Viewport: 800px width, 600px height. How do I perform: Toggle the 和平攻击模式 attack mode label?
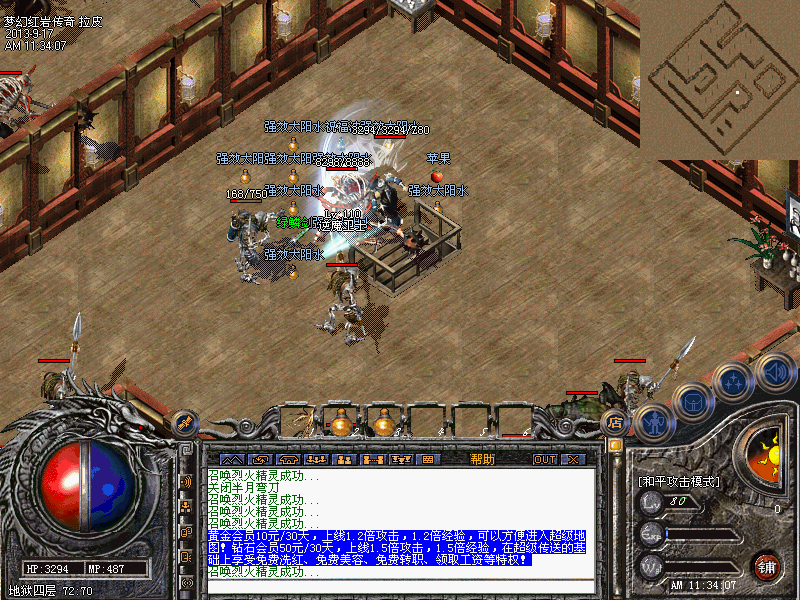click(x=679, y=481)
